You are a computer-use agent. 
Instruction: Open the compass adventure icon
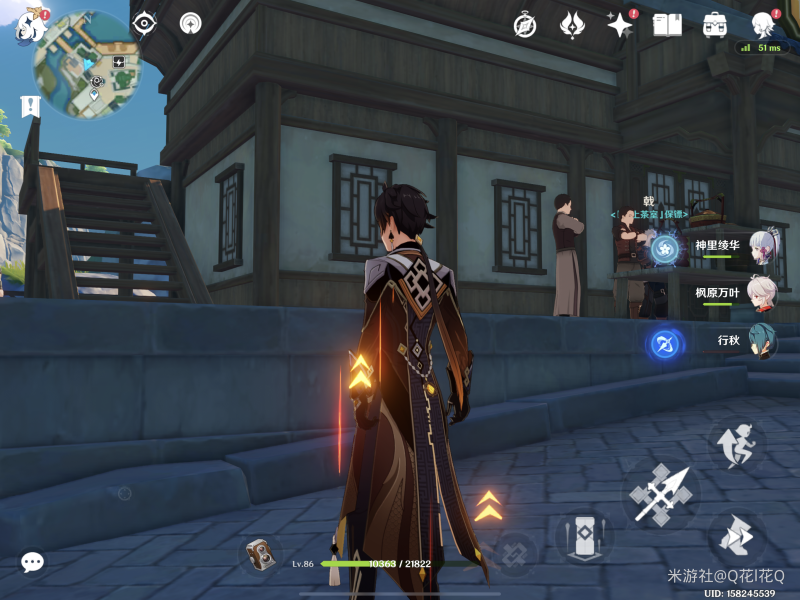pos(524,25)
